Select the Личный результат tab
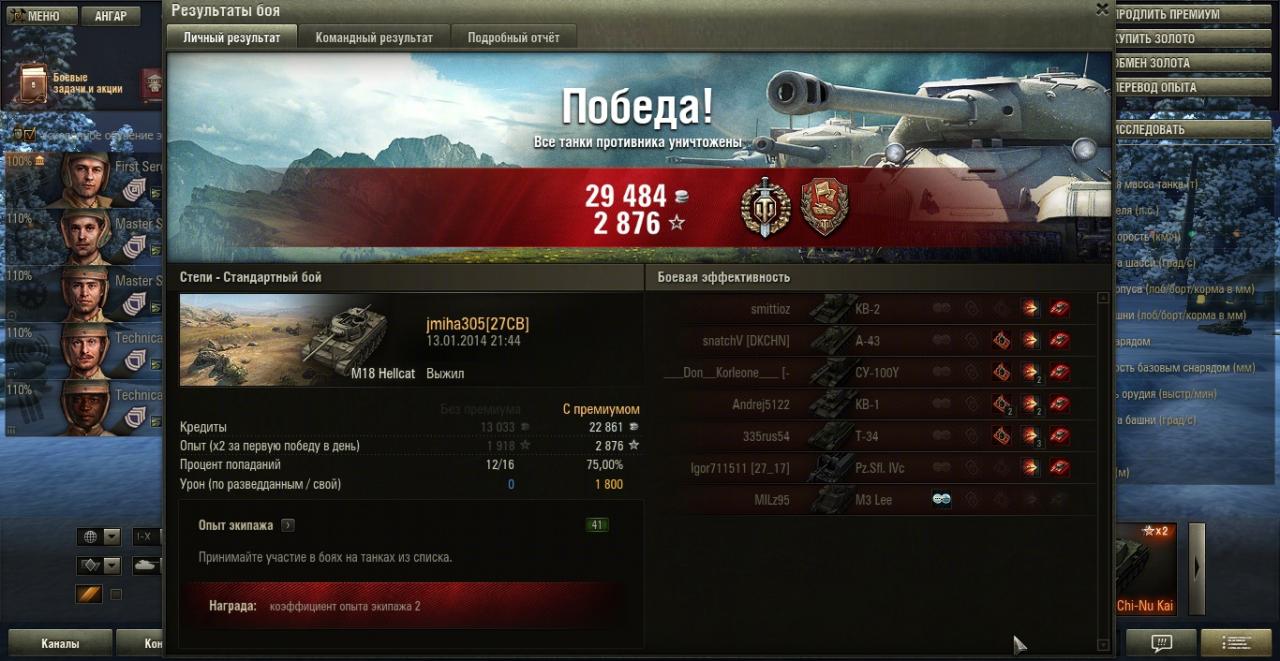 coord(232,38)
